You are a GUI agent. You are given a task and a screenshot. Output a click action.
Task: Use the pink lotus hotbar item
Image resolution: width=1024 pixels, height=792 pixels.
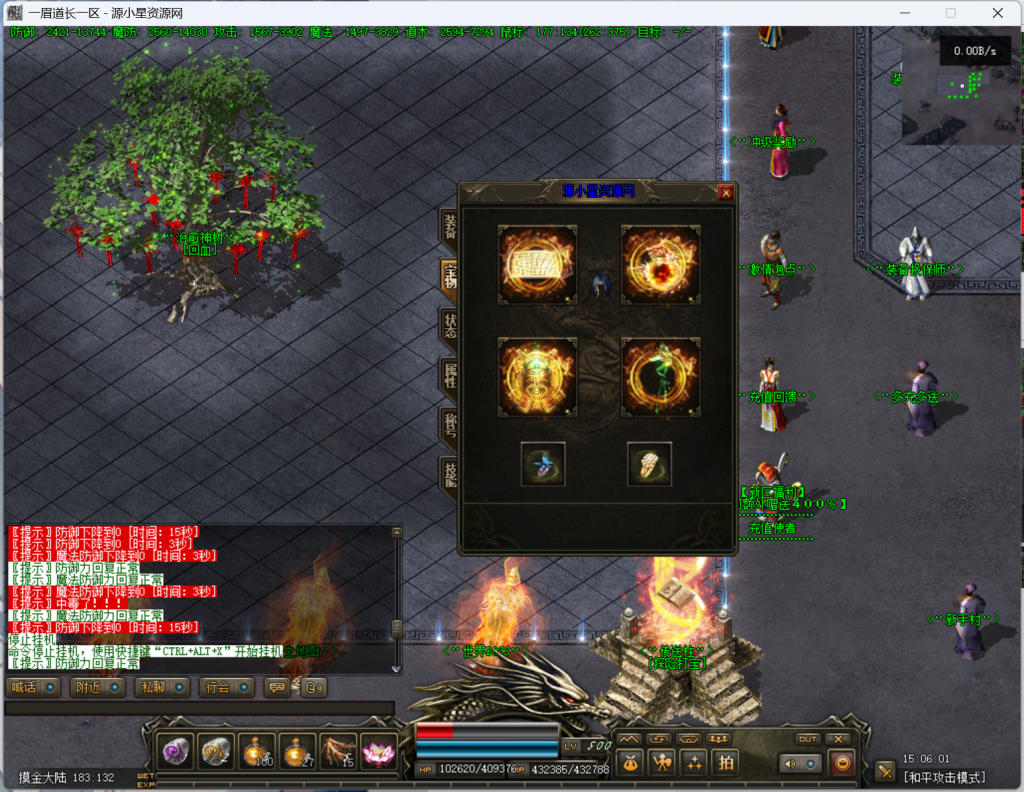[379, 752]
